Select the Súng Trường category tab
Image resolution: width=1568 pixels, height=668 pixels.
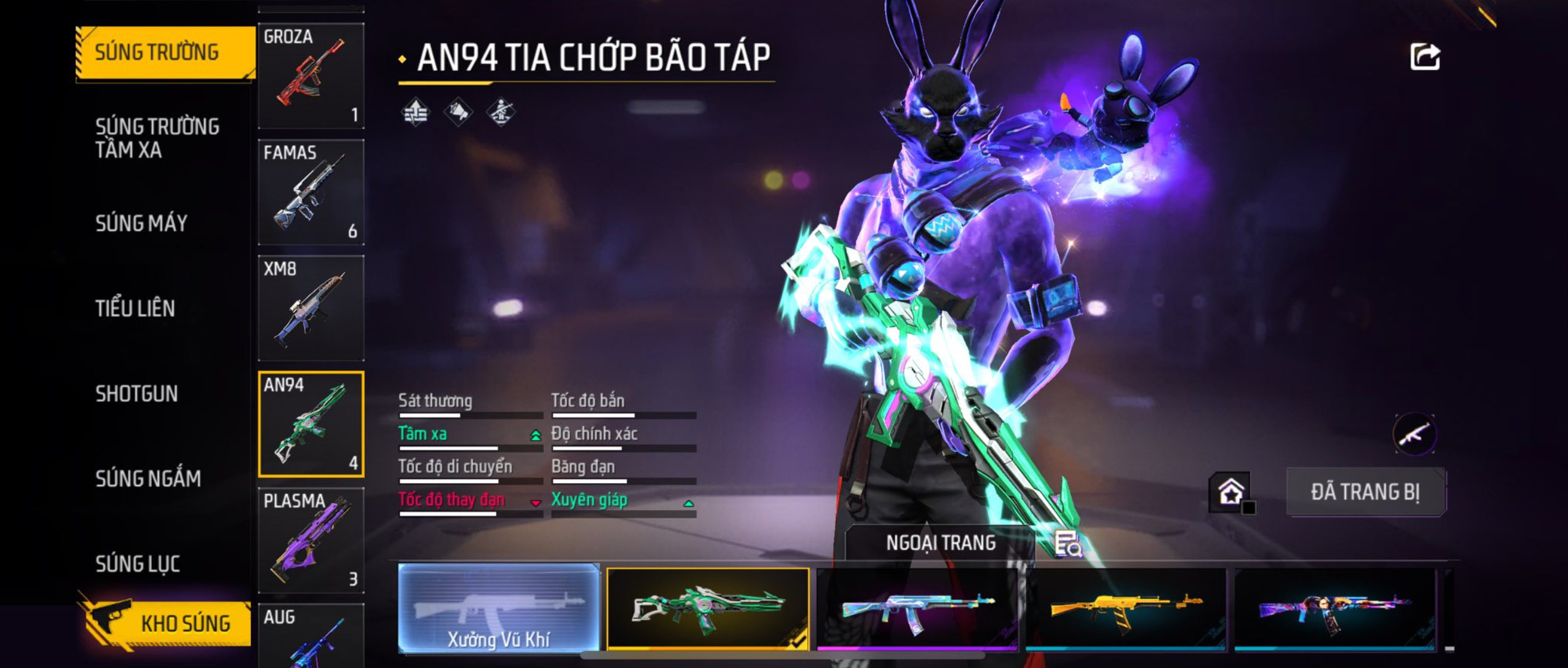click(x=165, y=53)
